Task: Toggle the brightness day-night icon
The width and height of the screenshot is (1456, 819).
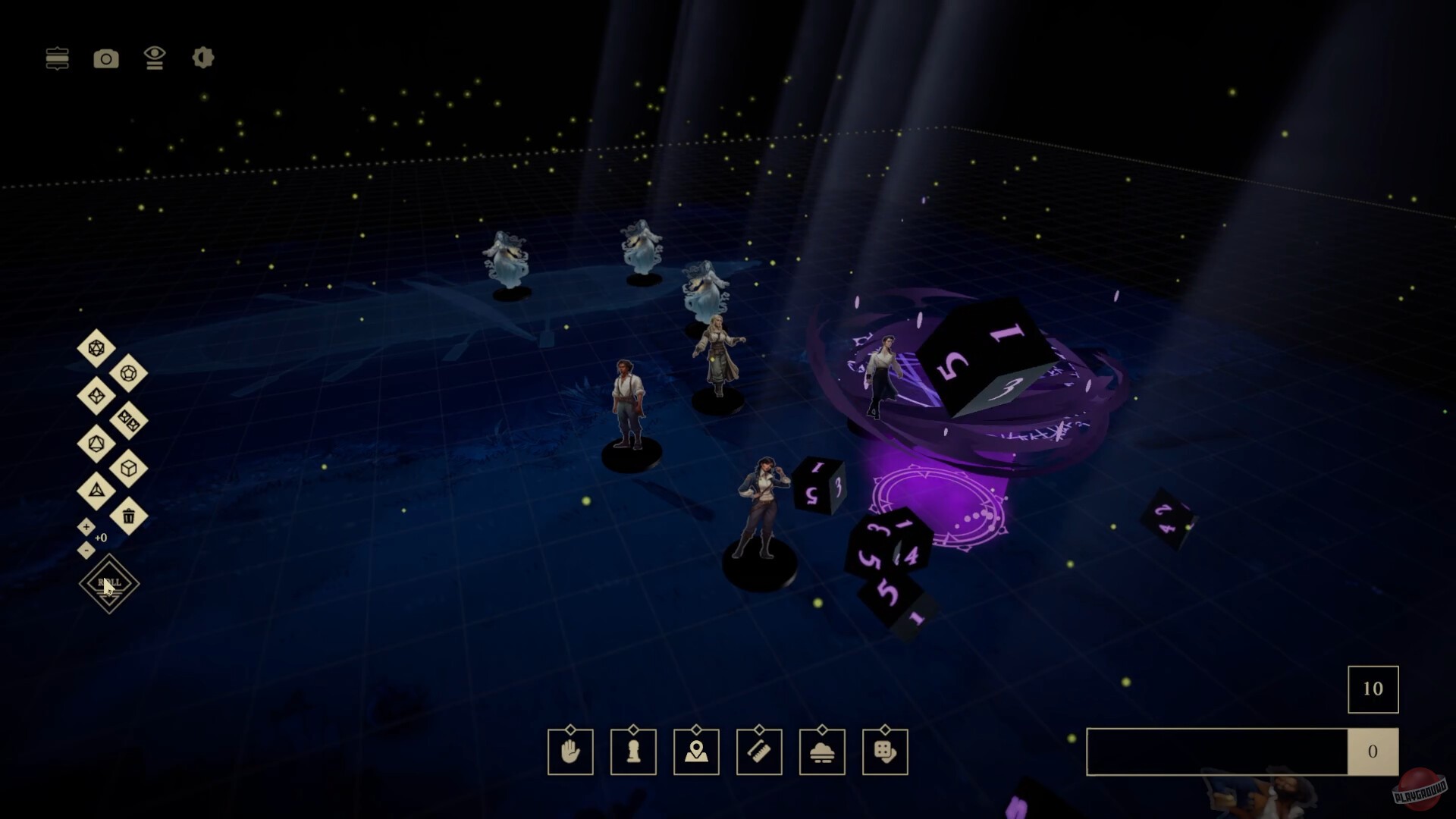Action: pos(202,58)
